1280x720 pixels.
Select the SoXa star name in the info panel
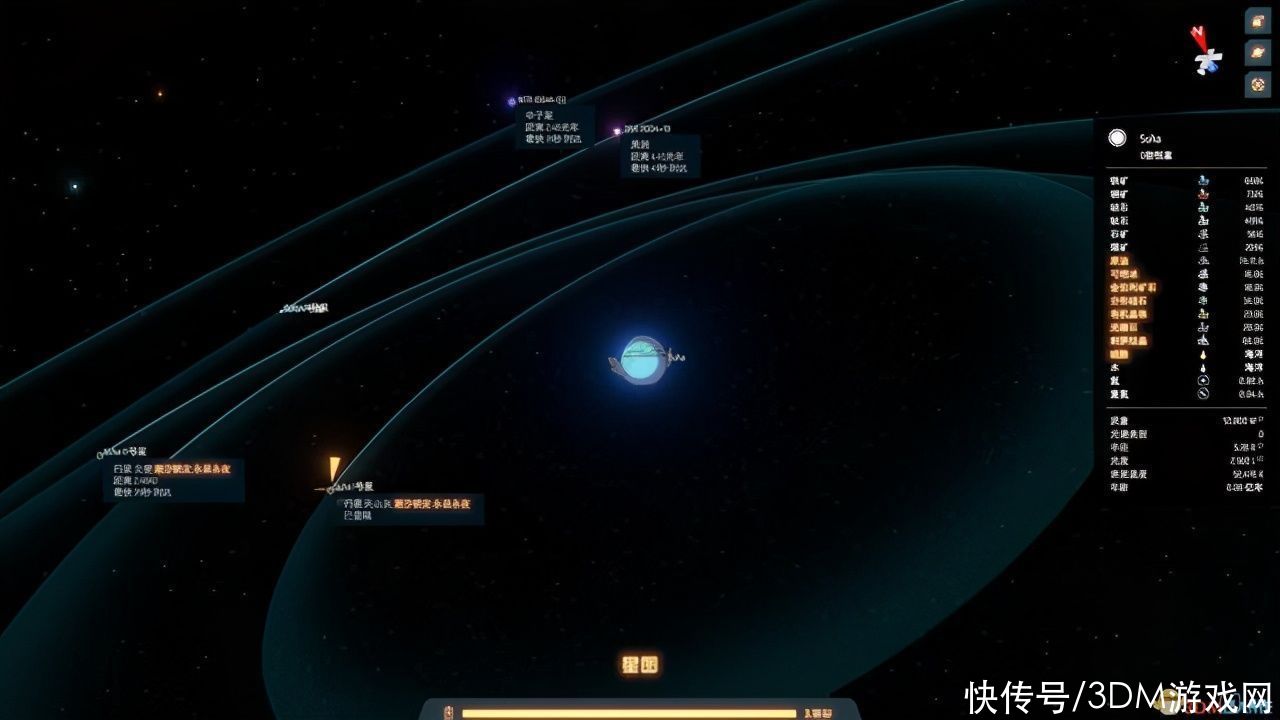[x=1152, y=140]
